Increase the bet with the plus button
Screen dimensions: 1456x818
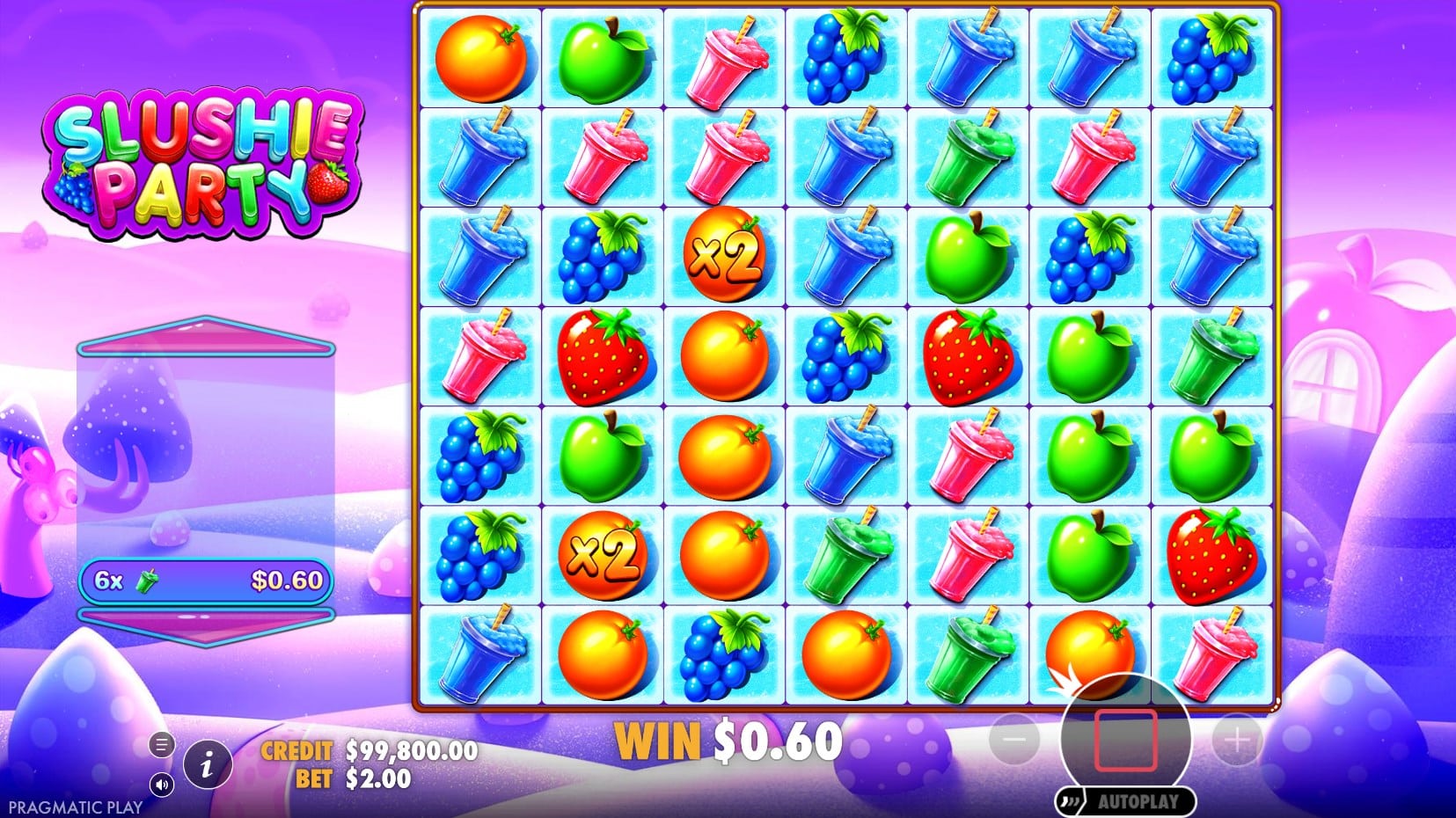pos(1237,741)
